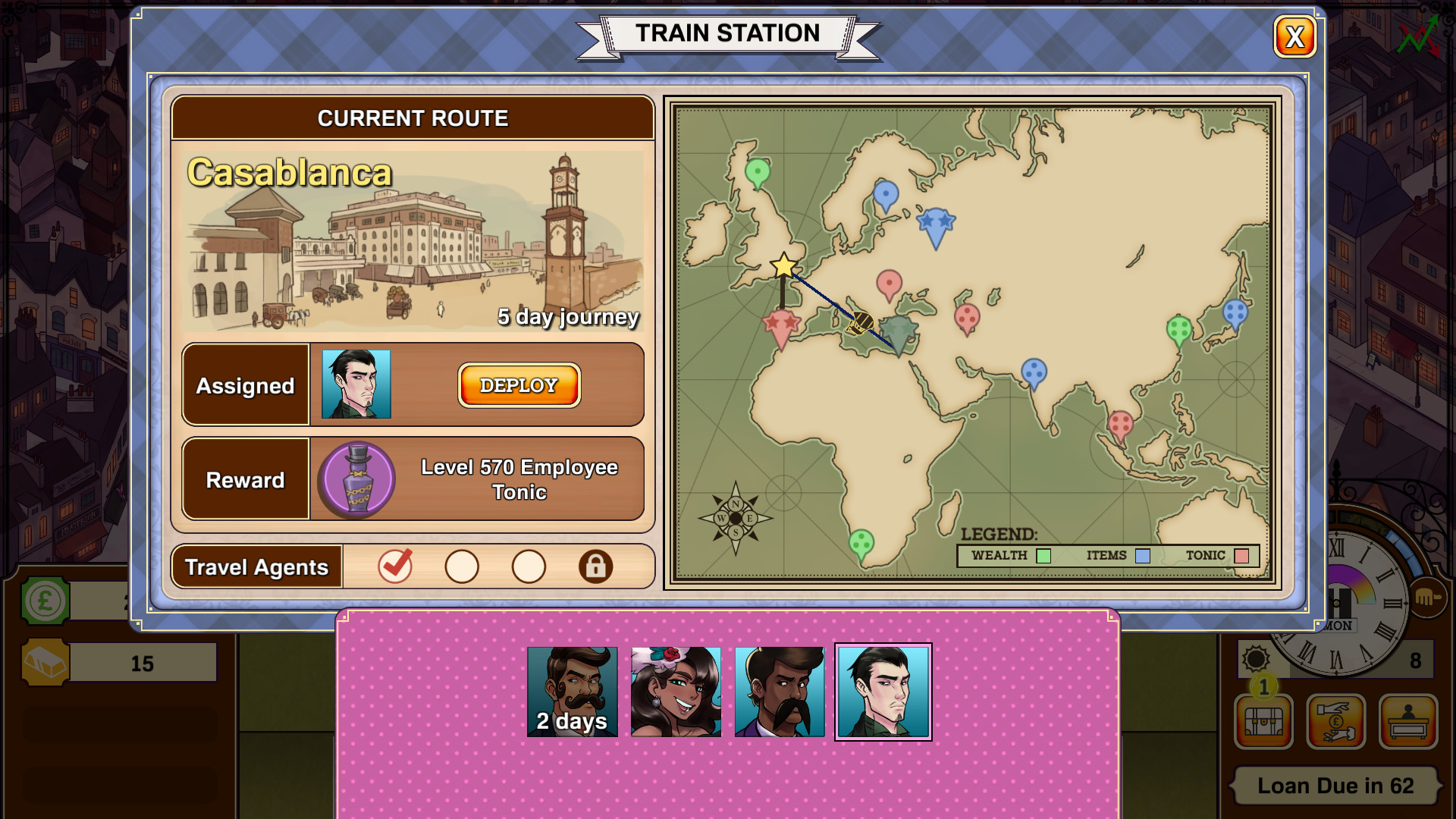Select the first checked Travel Agent slot
This screenshot has width=1456, height=819.
point(397,566)
